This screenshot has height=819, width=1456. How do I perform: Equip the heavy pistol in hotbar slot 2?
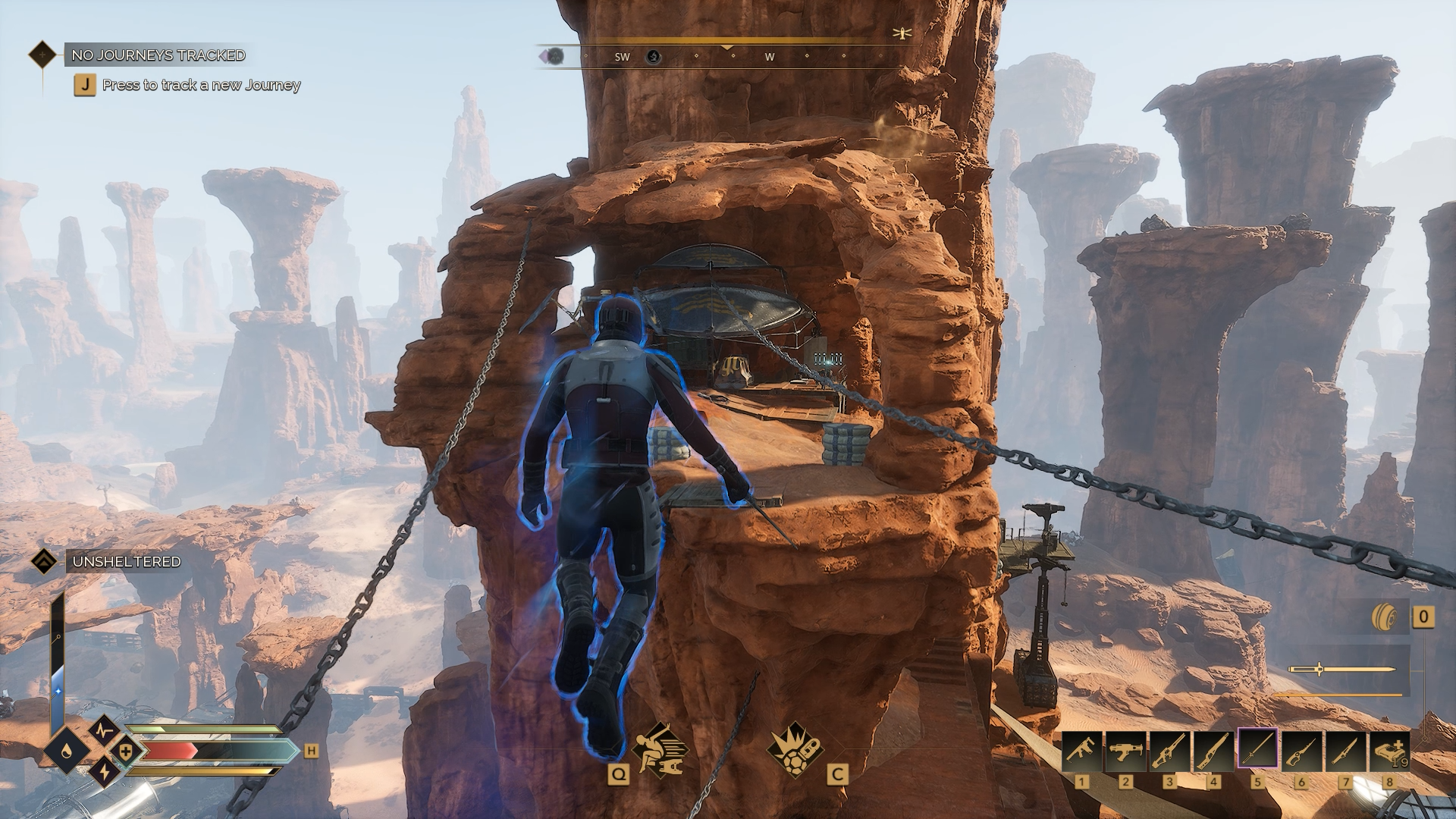(1125, 751)
